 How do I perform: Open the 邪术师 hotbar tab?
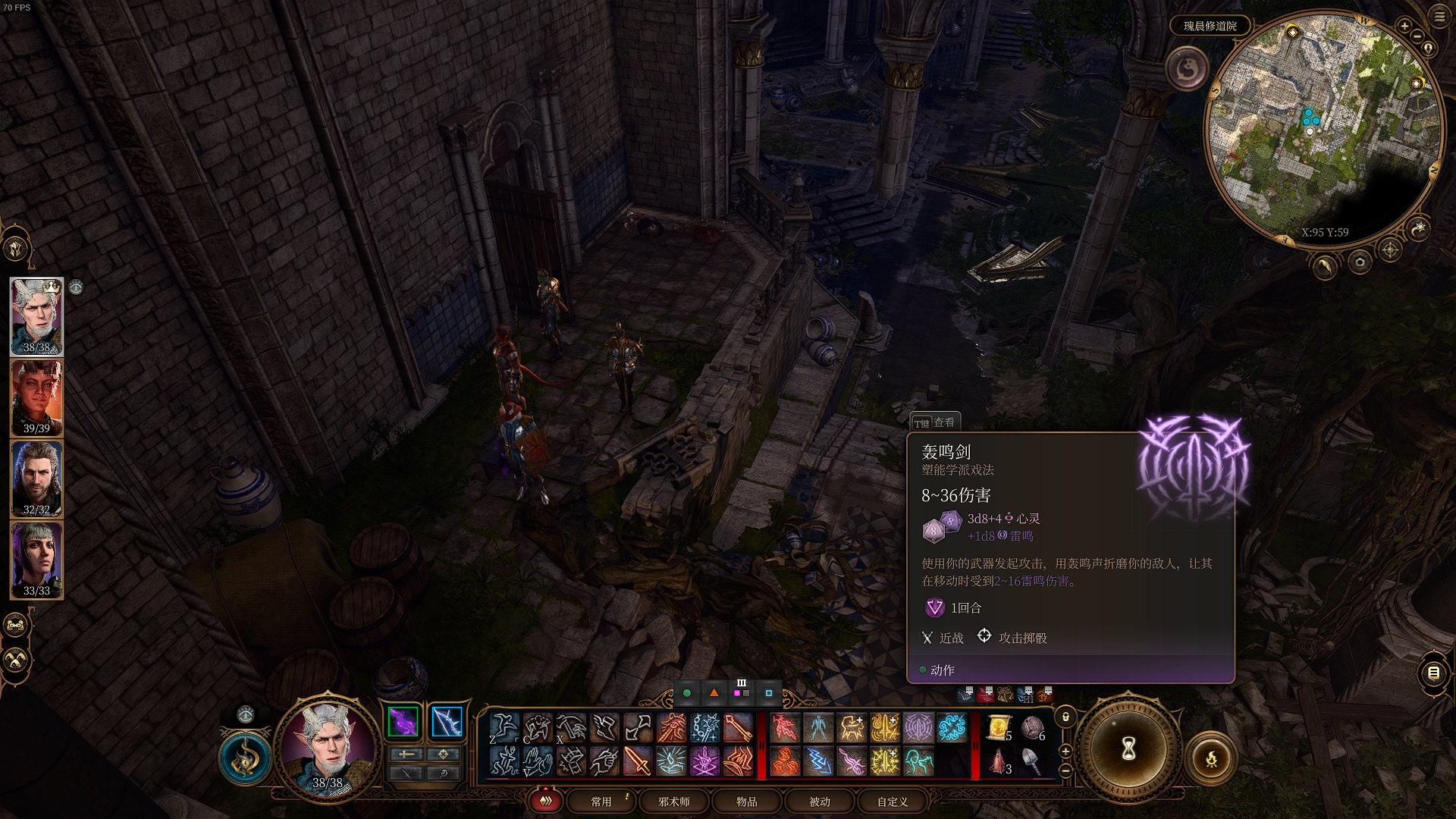[674, 802]
